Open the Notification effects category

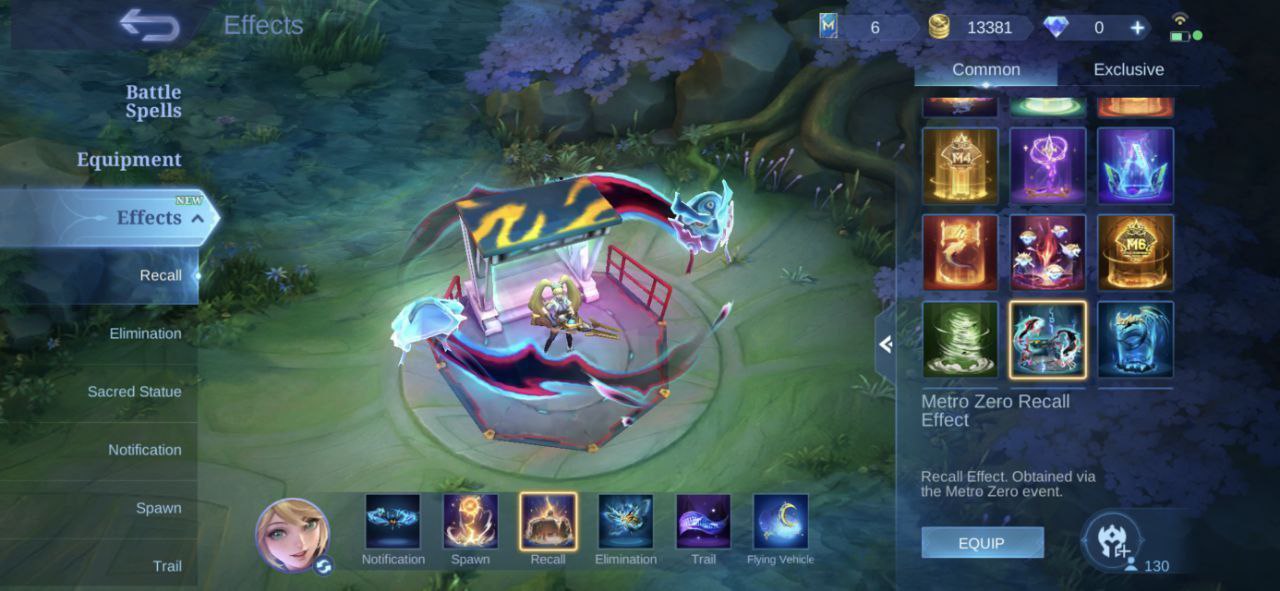pyautogui.click(x=144, y=450)
